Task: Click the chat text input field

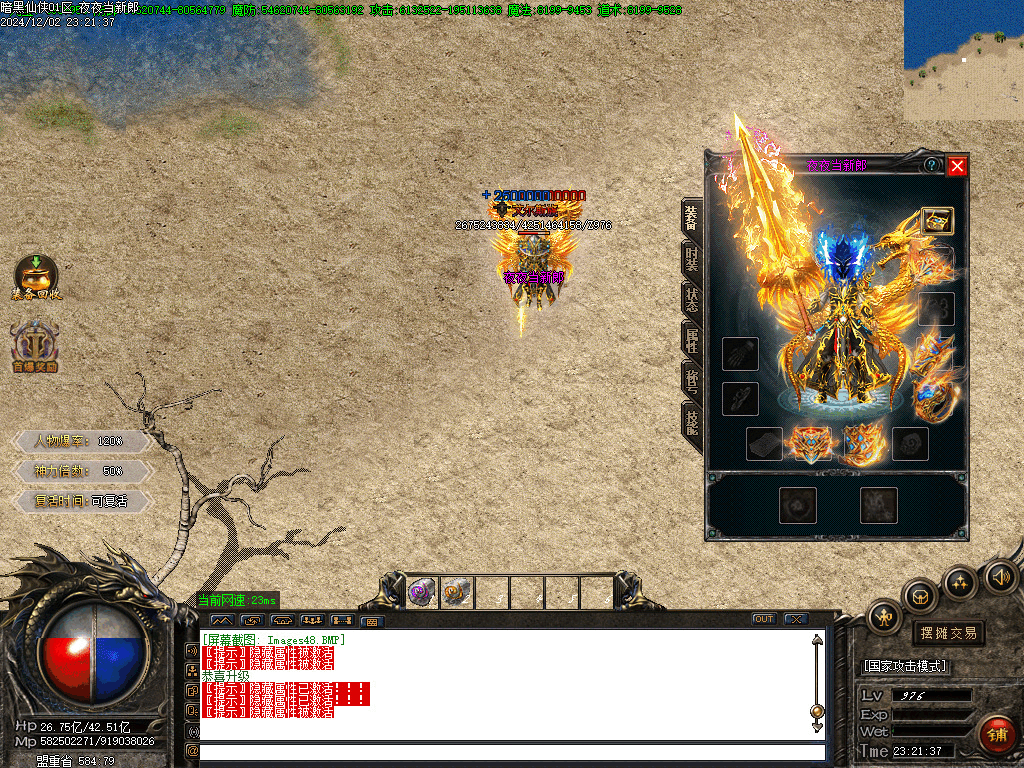Action: pos(510,752)
